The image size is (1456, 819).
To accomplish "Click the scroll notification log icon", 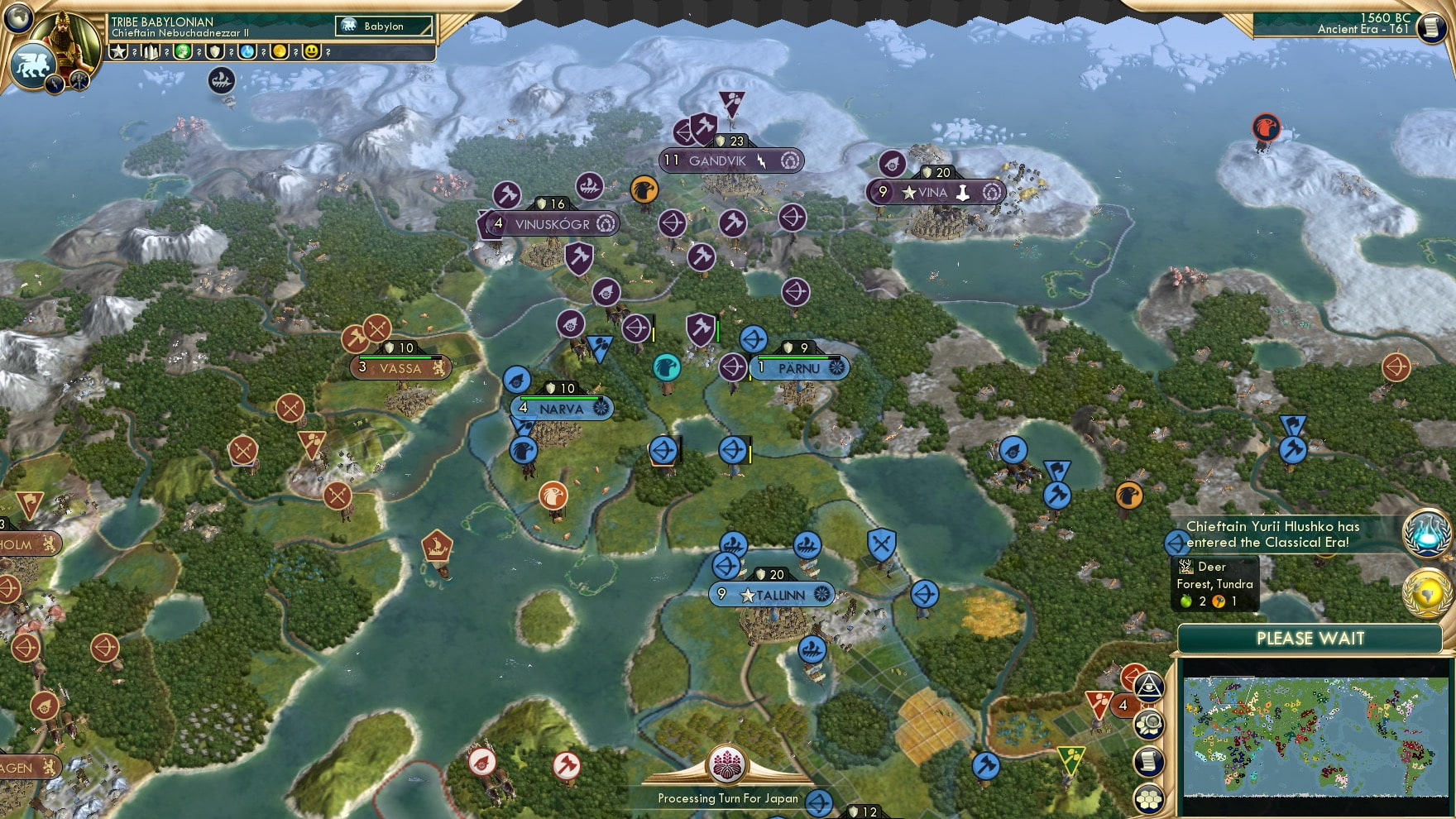I will click(x=1147, y=760).
